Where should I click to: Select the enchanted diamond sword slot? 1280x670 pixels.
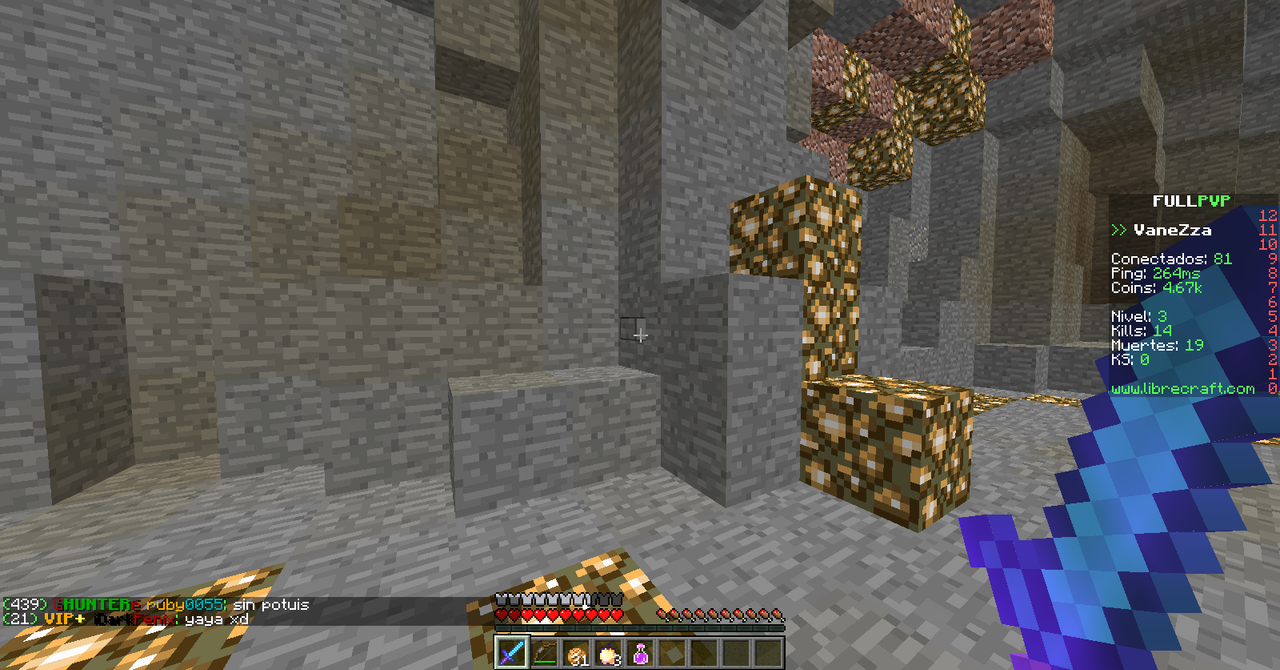coord(513,653)
